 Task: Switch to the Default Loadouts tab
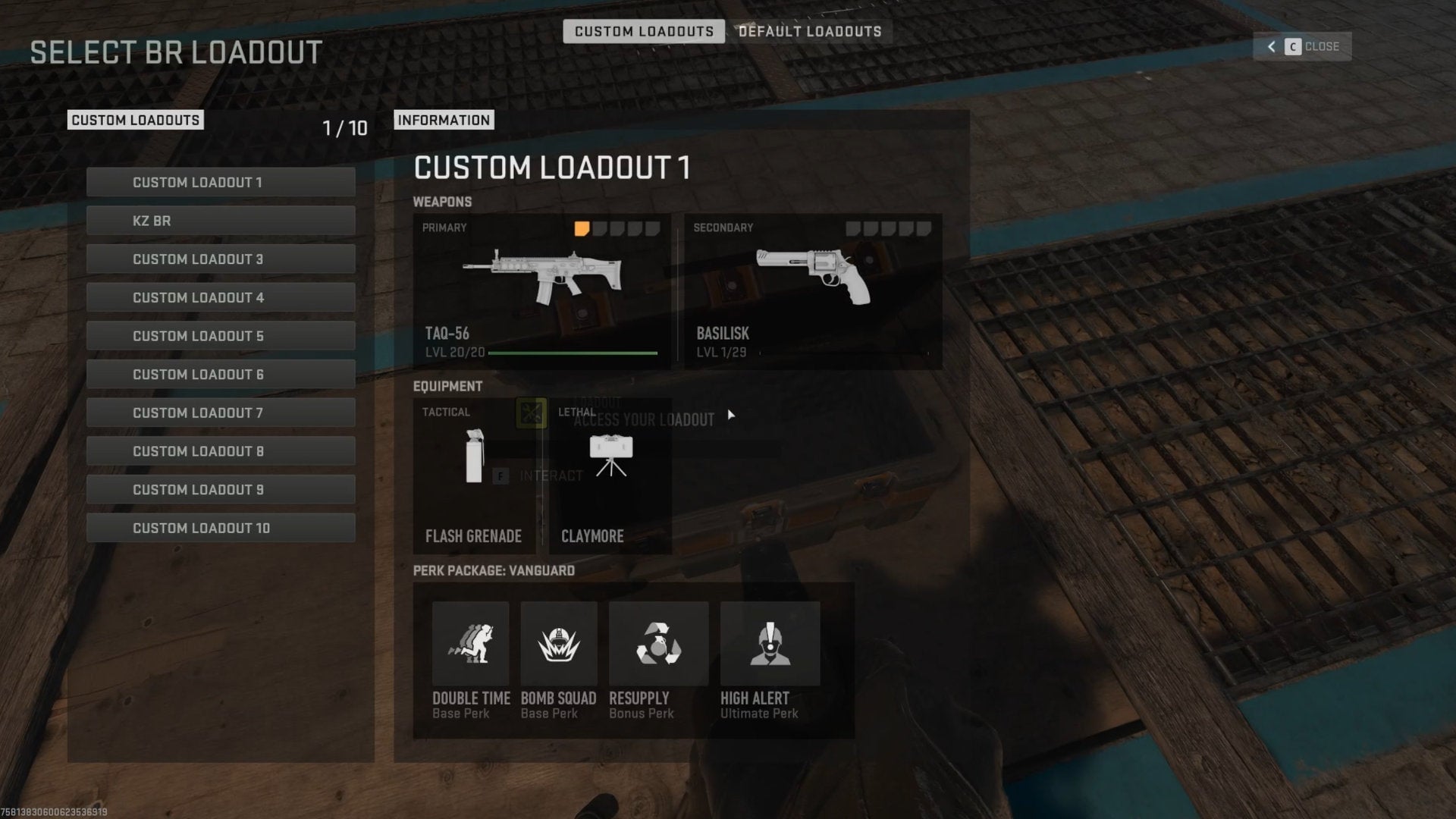[808, 31]
